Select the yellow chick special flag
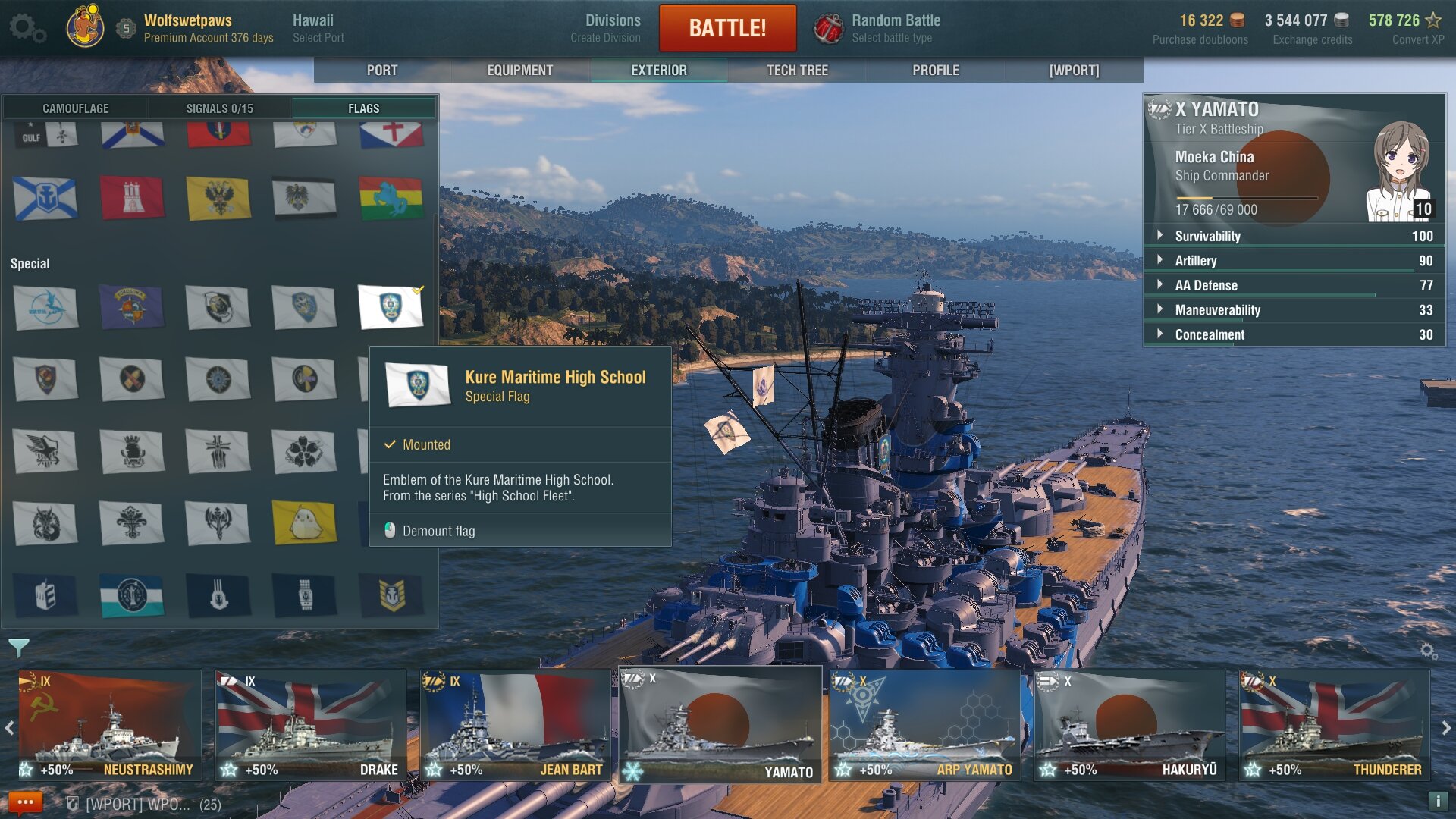 click(304, 522)
